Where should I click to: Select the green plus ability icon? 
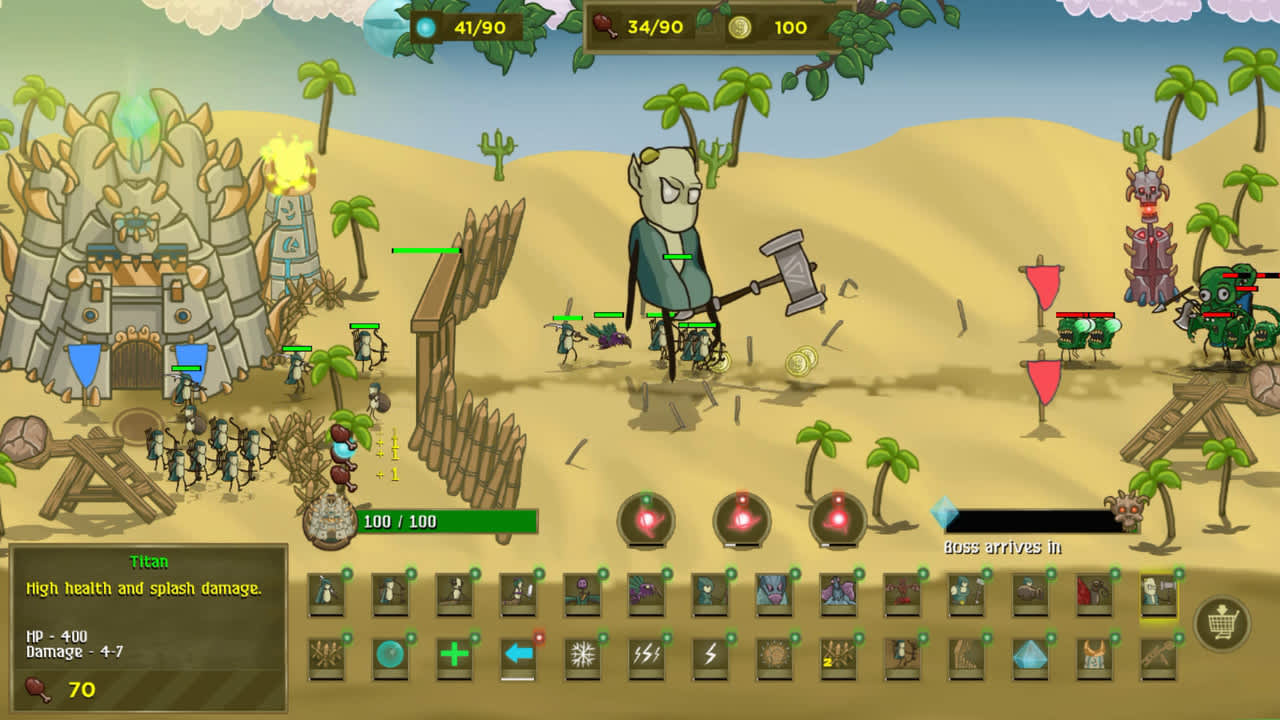tap(453, 655)
